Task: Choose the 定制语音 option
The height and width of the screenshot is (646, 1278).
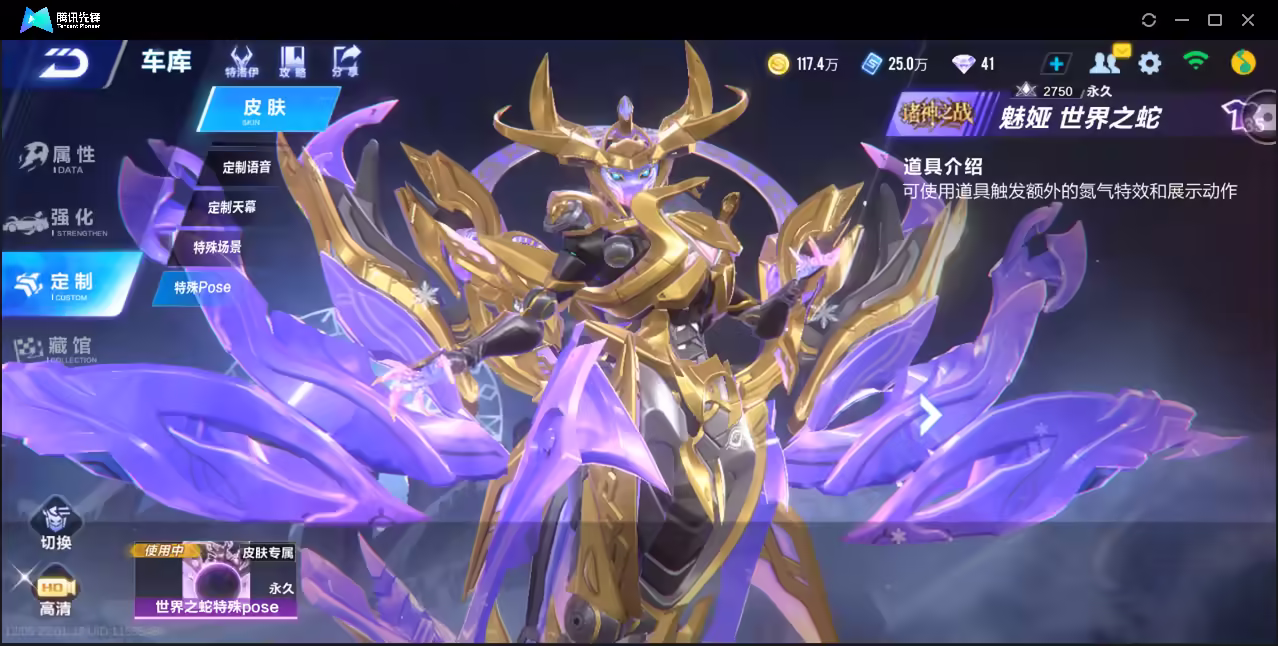Action: click(246, 167)
